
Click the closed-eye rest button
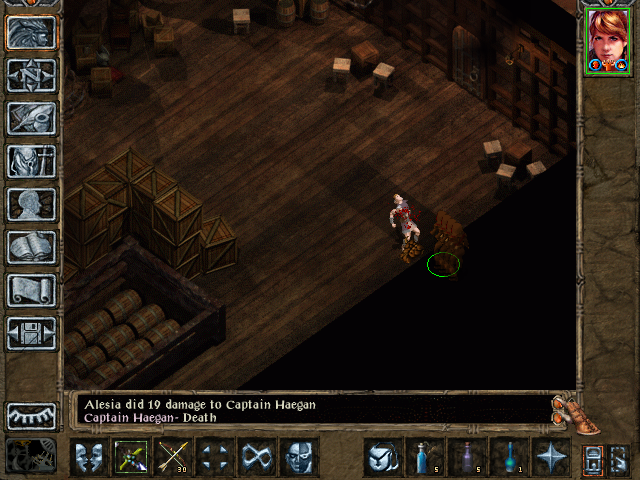(x=32, y=415)
